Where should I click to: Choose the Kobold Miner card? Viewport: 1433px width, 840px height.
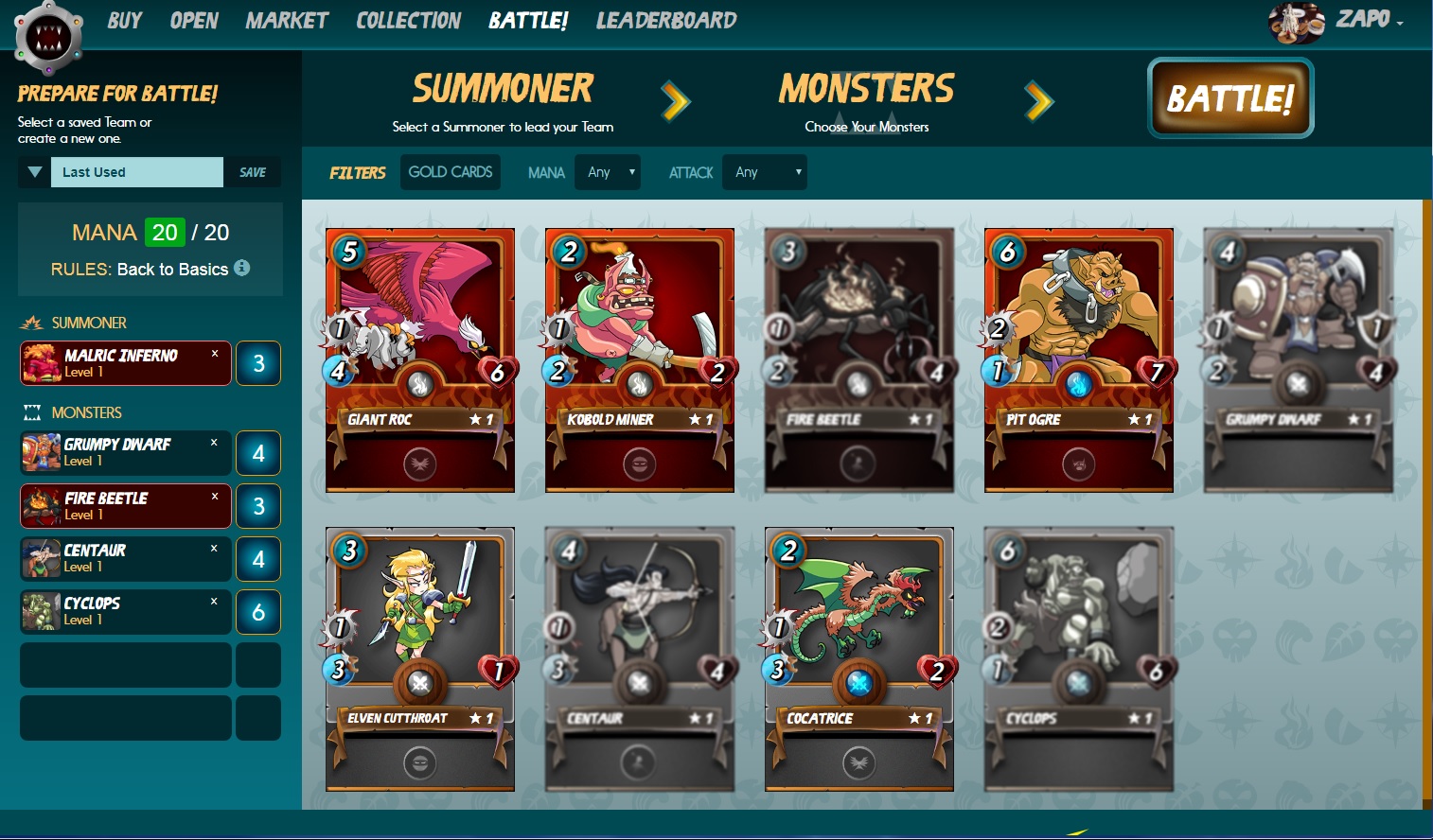(x=640, y=359)
